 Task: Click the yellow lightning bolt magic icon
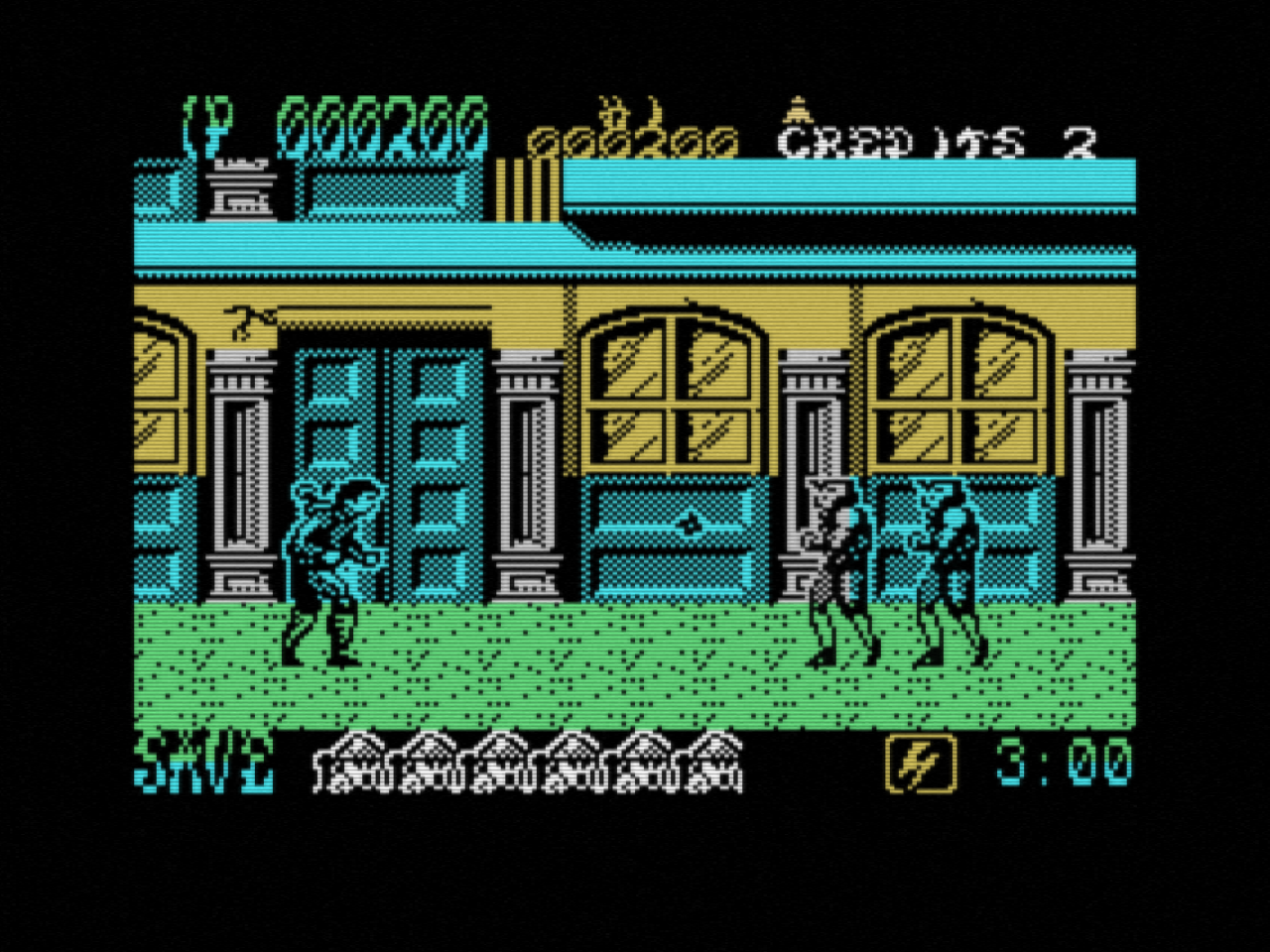(x=919, y=764)
